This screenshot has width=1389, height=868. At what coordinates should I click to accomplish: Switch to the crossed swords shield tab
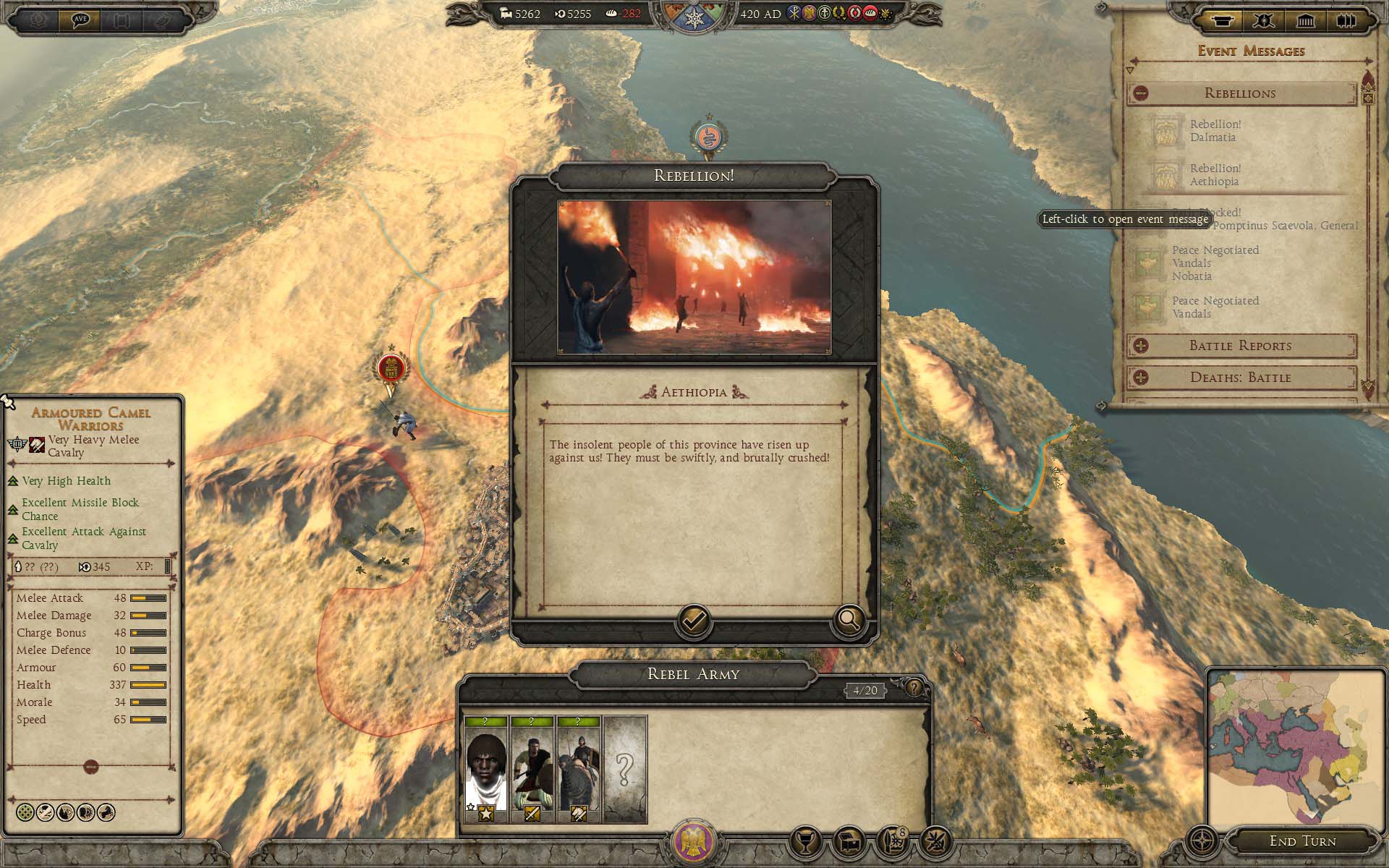(1265, 20)
